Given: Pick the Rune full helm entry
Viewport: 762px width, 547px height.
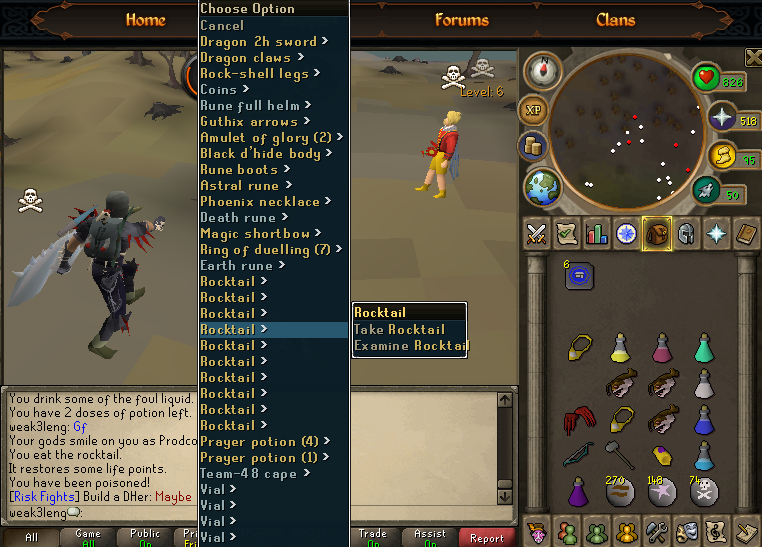Looking at the screenshot, I should pos(250,106).
